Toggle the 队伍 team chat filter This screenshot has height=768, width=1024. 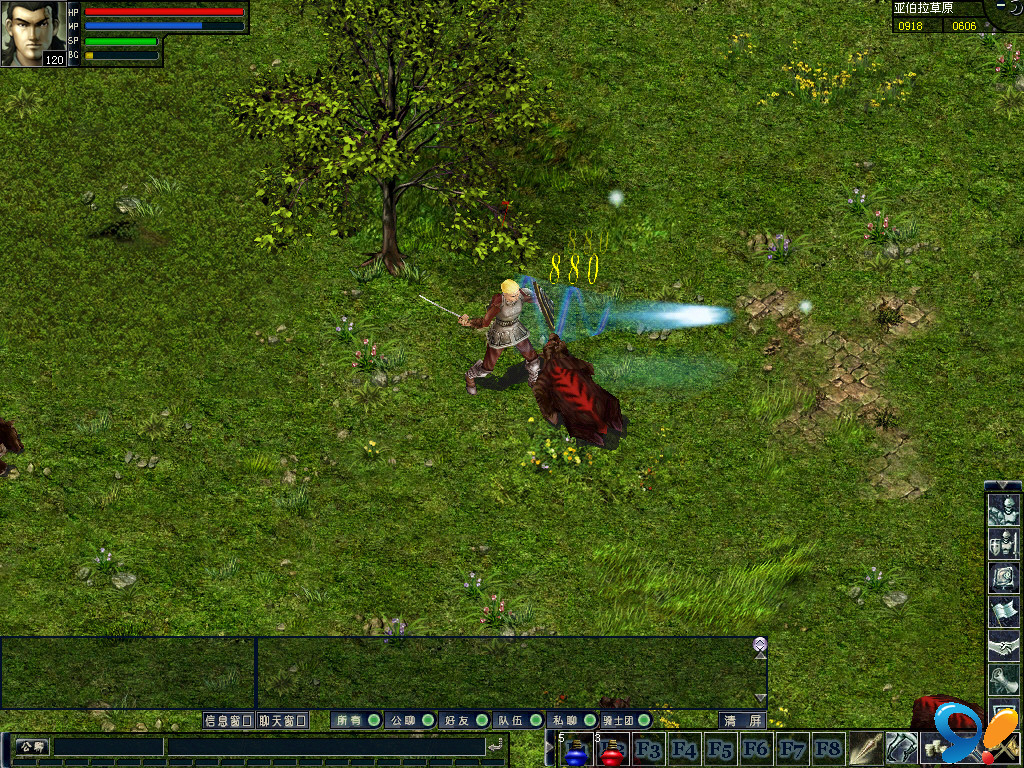coord(519,720)
